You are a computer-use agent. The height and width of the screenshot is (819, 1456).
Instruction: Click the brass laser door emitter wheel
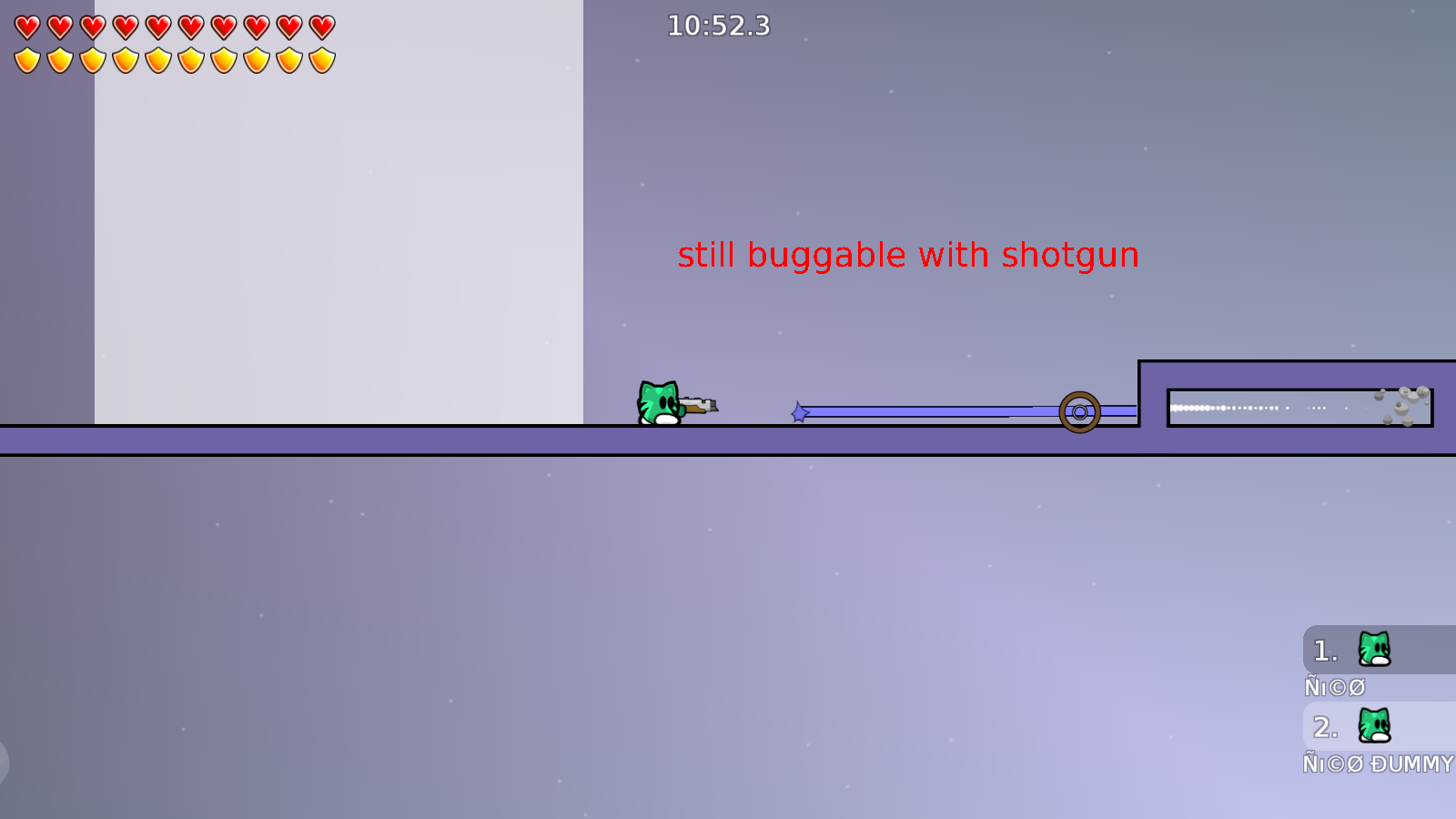tap(1079, 411)
